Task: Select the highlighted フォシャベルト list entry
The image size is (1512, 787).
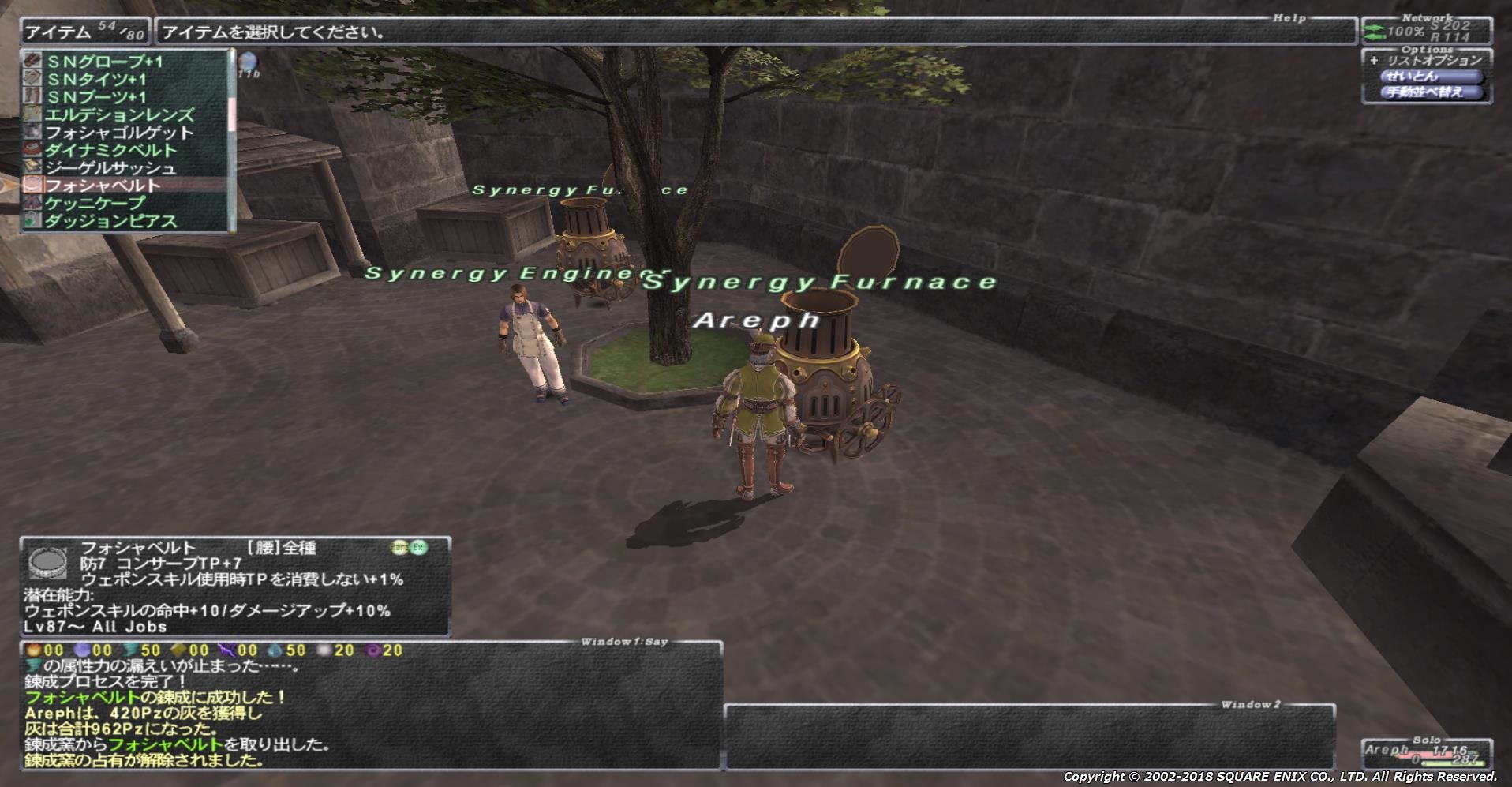Action: (103, 186)
